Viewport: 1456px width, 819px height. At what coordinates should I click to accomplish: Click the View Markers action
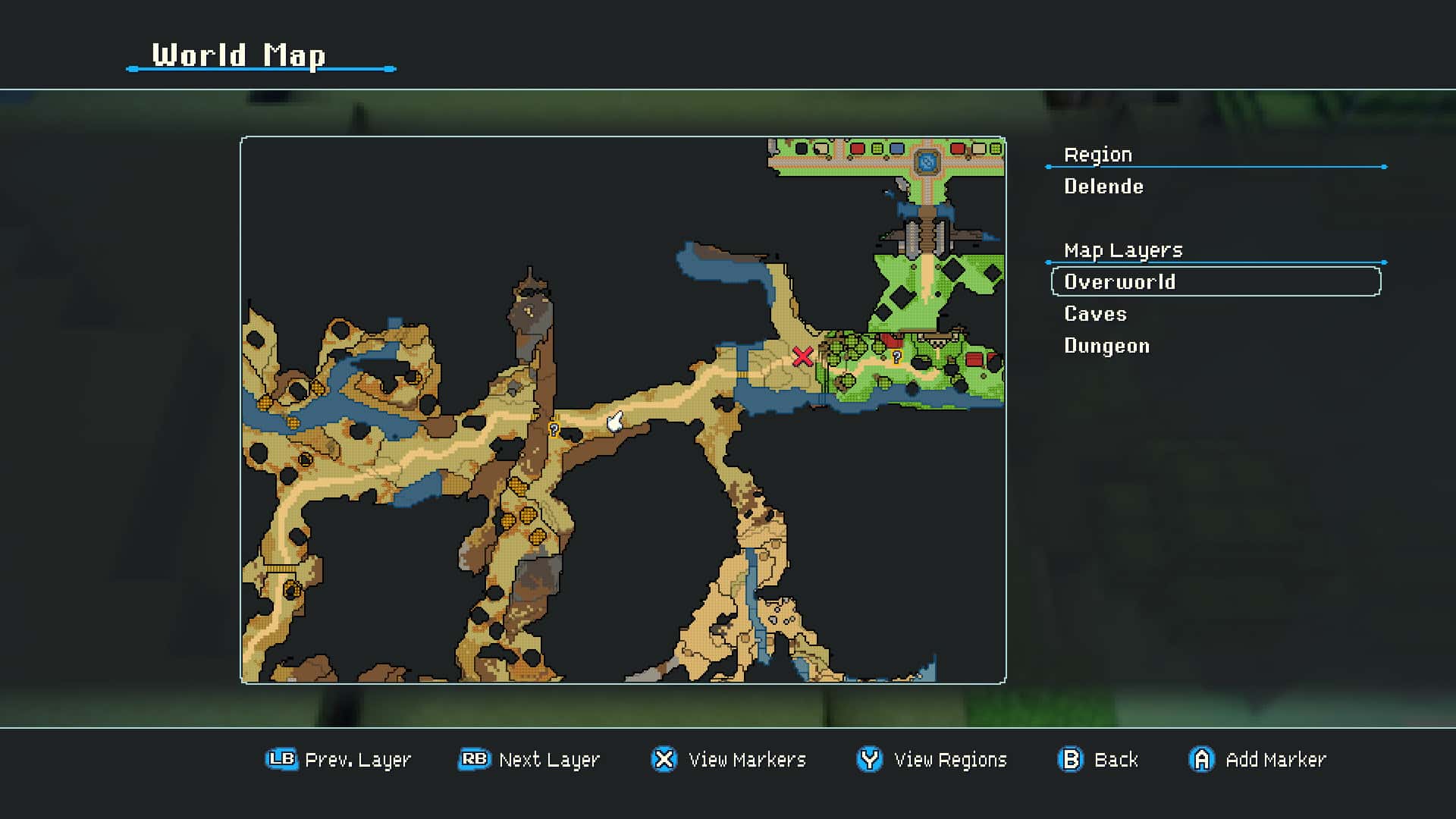(x=746, y=759)
